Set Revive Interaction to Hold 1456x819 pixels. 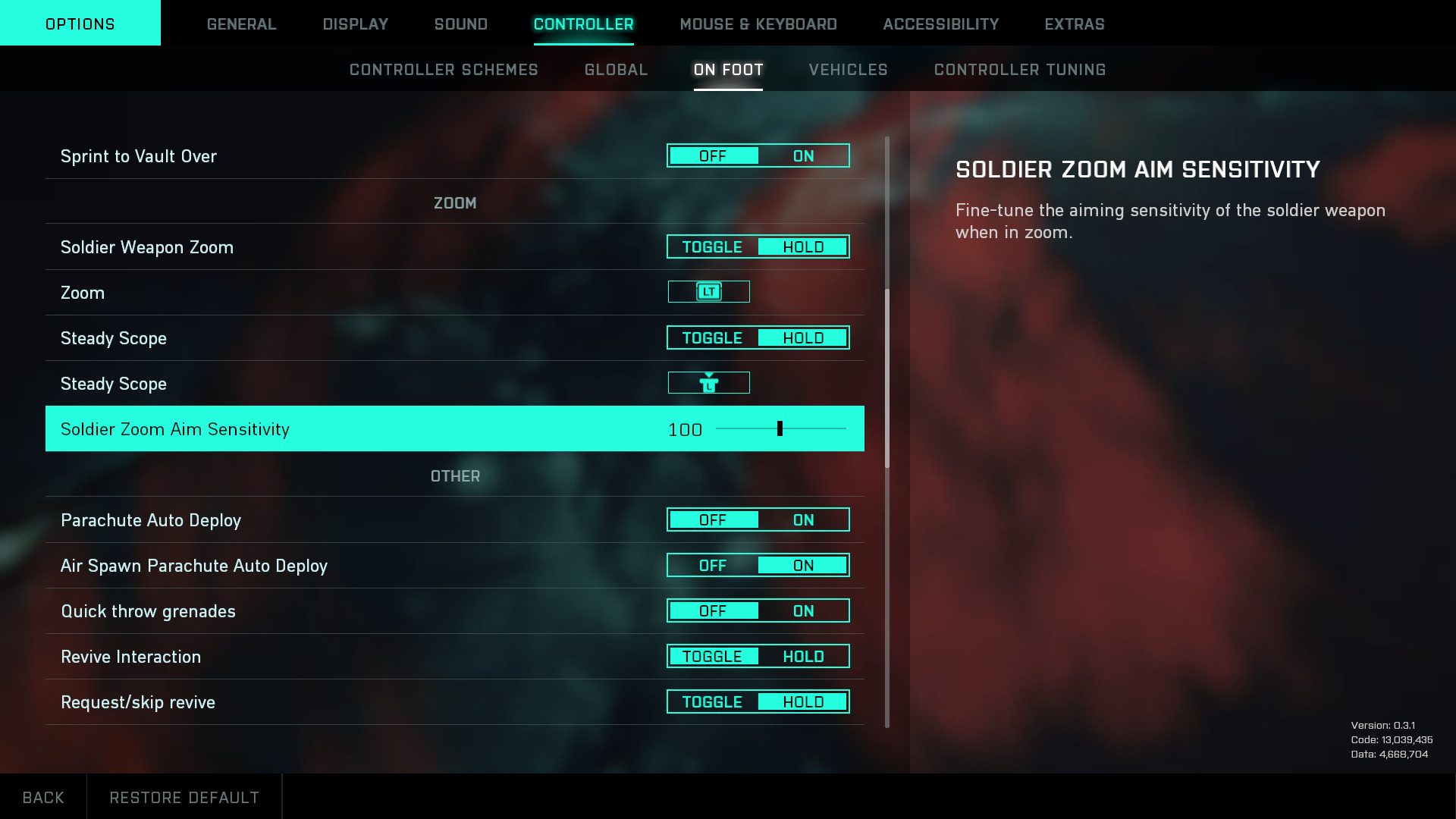click(803, 657)
